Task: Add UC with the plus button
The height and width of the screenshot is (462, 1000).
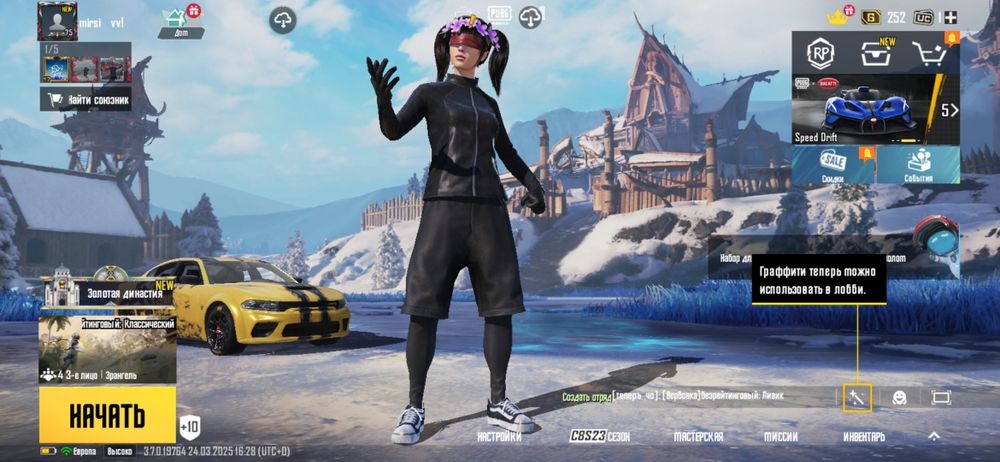Action: coord(950,17)
